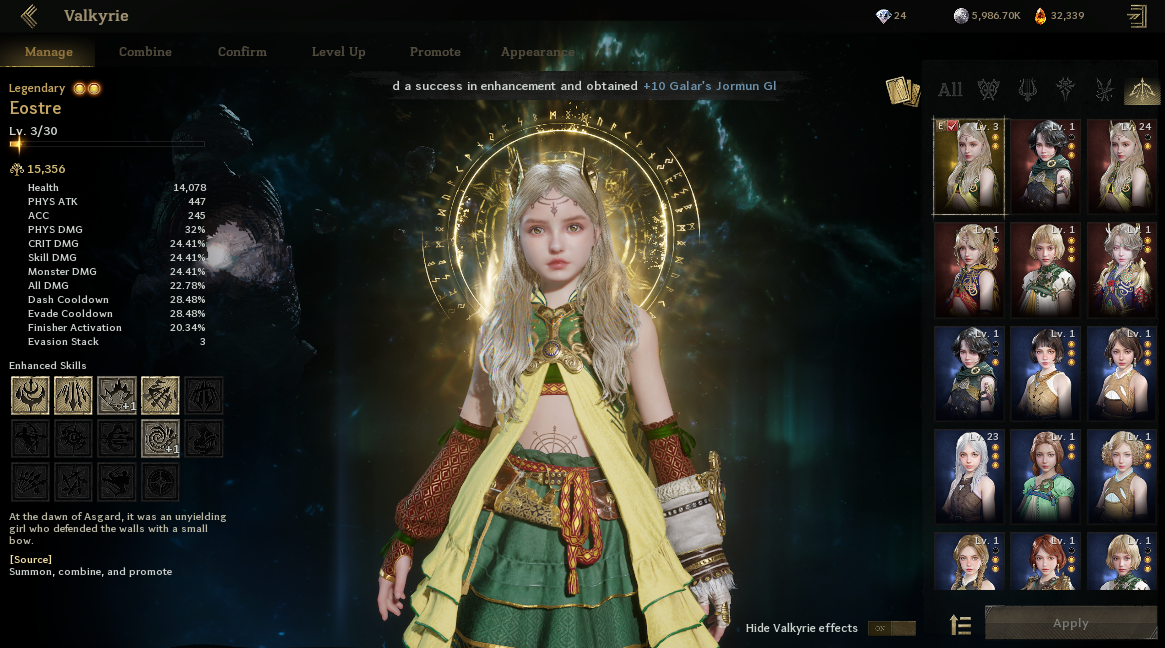Choose the Lv. 24 valkyrie portrait
The height and width of the screenshot is (648, 1165).
pos(1121,166)
